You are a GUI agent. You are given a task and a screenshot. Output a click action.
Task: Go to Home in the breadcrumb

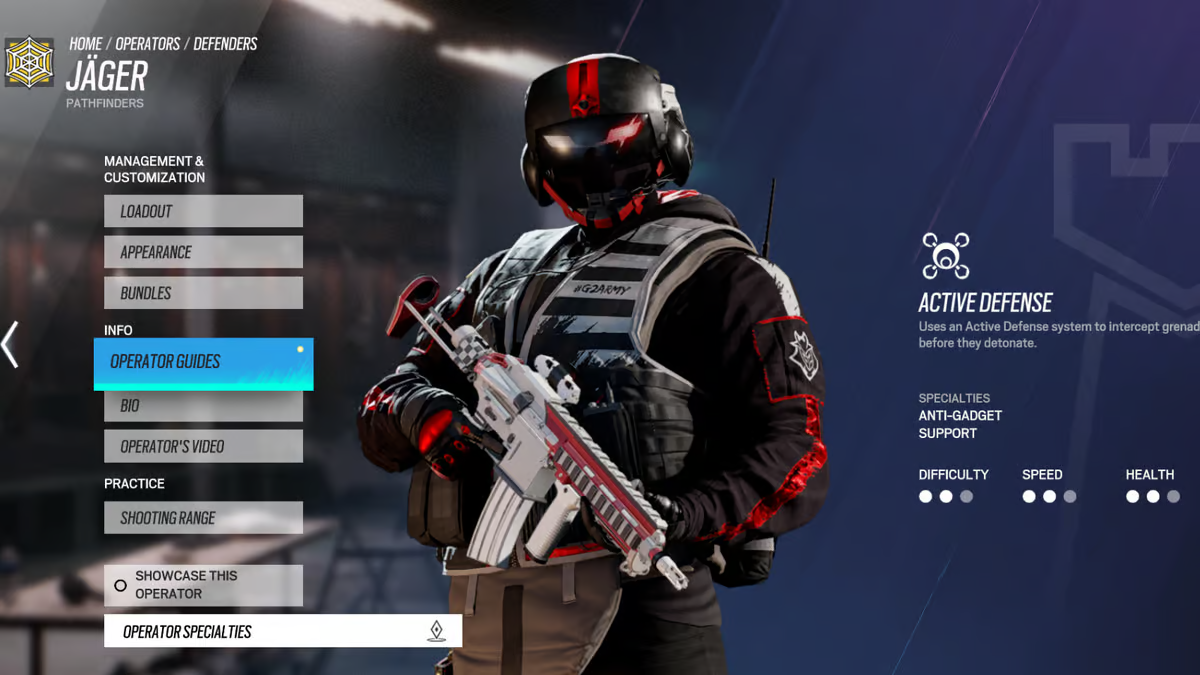point(85,44)
